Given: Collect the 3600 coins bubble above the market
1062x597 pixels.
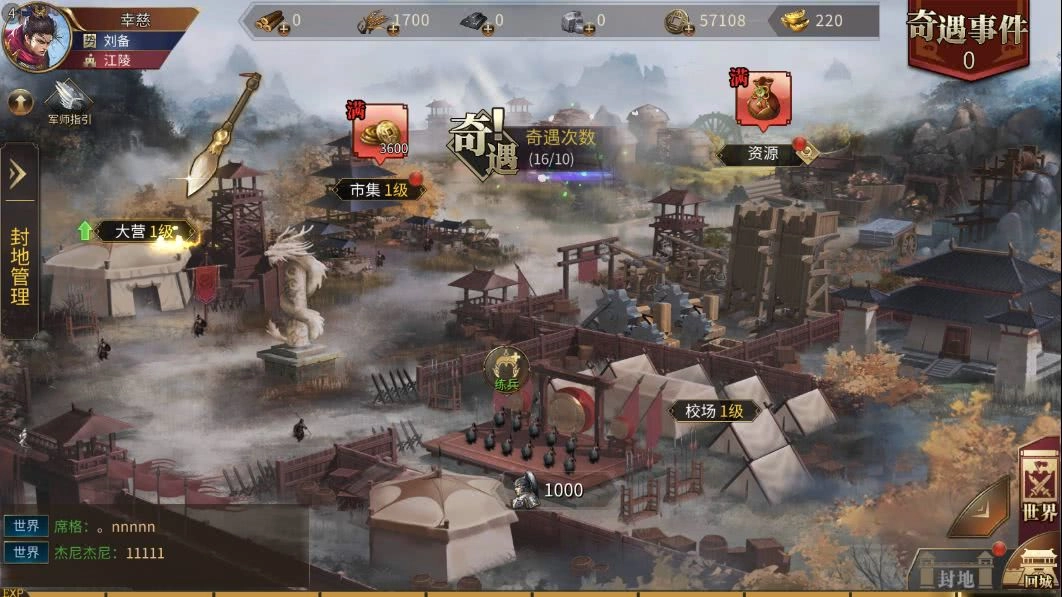Looking at the screenshot, I should pyautogui.click(x=378, y=134).
